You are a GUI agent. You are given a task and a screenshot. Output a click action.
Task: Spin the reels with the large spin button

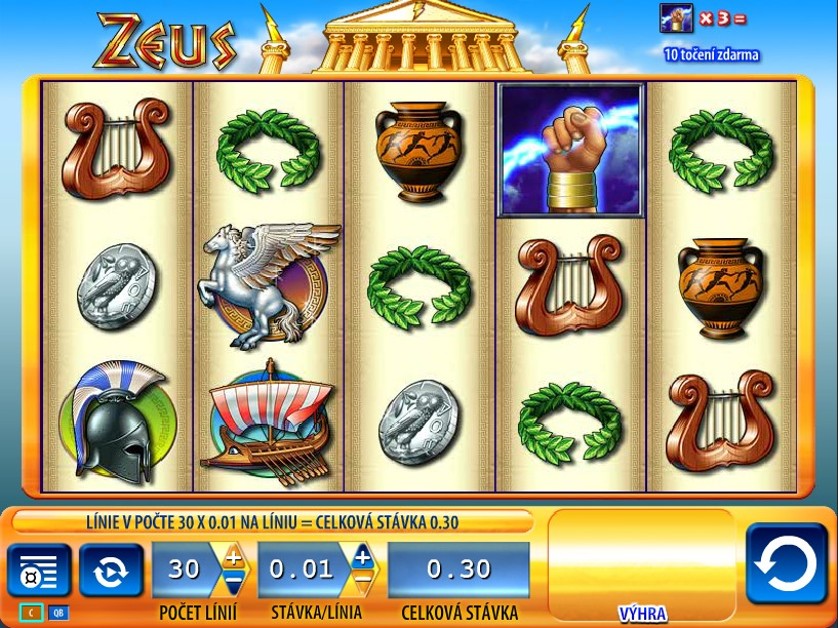click(x=786, y=564)
